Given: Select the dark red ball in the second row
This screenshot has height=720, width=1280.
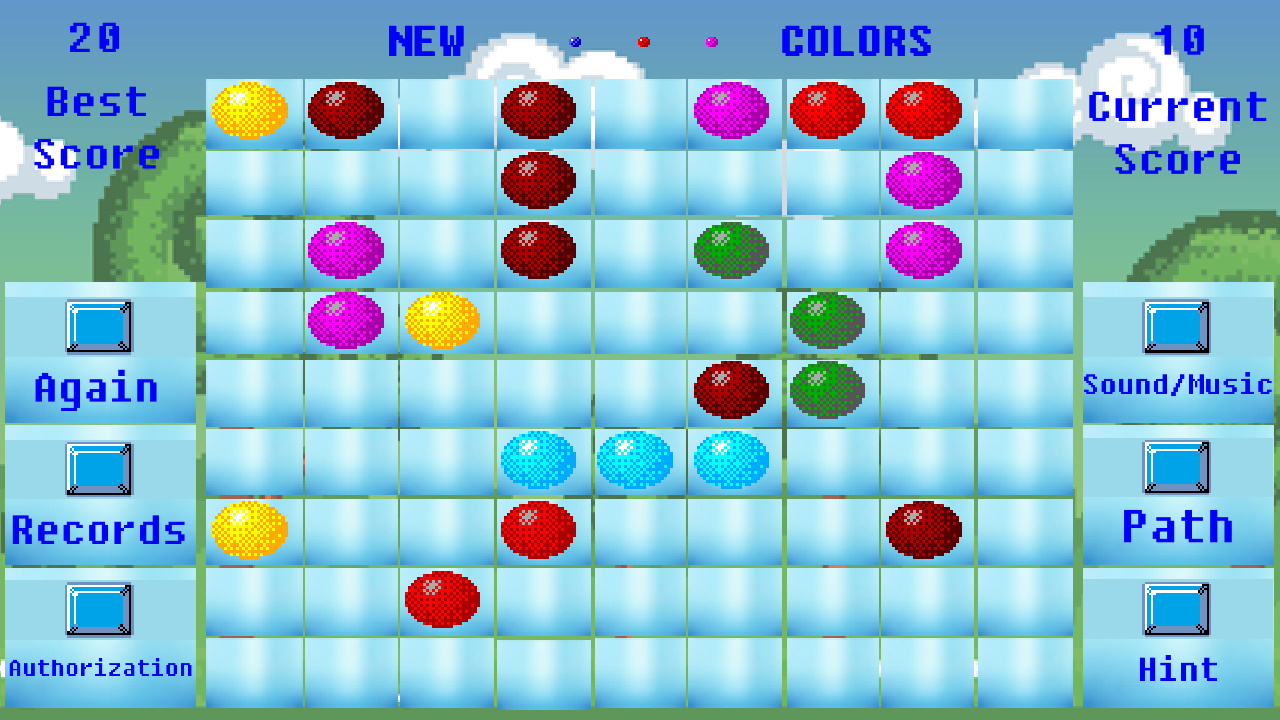Looking at the screenshot, I should pyautogui.click(x=540, y=180).
